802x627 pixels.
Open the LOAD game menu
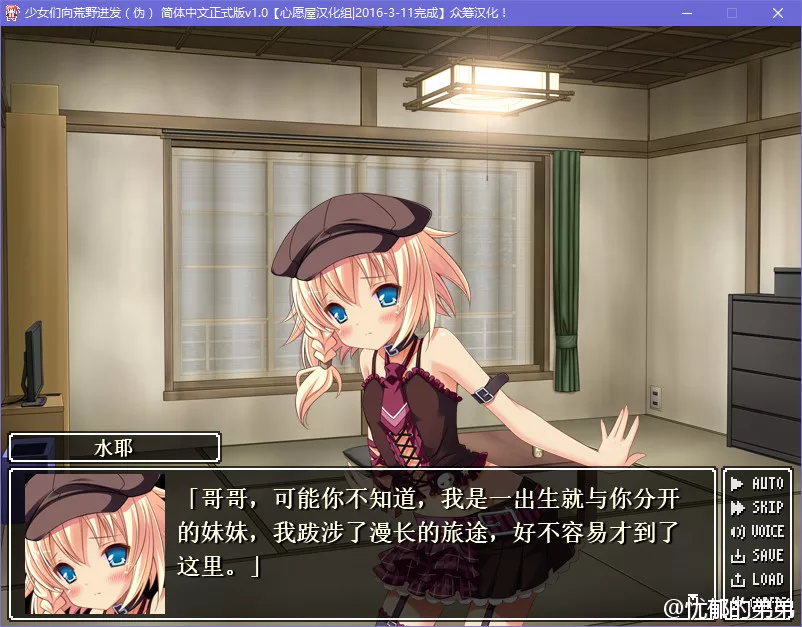[x=757, y=580]
